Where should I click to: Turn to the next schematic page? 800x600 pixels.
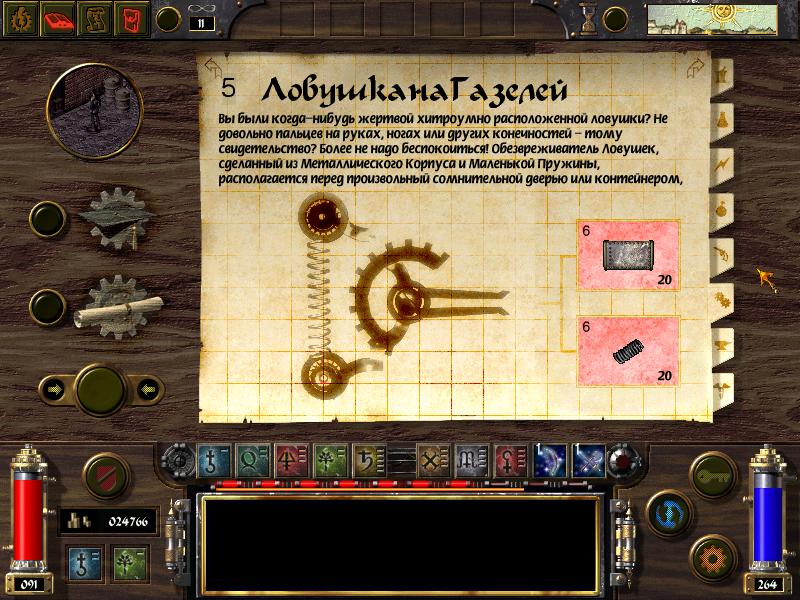(692, 68)
